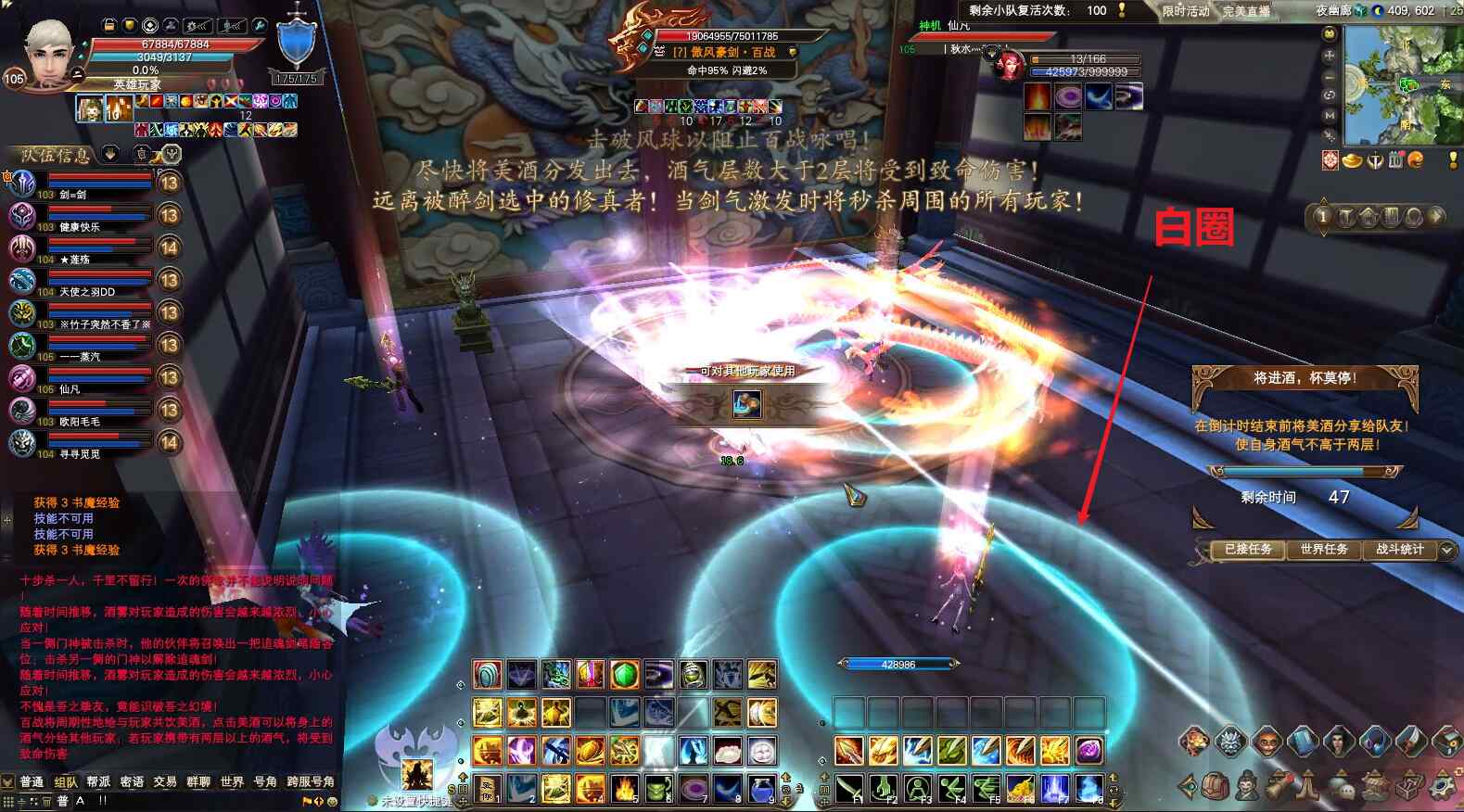Target the boss 傲风豪剑·百战 name frame

coord(725,52)
